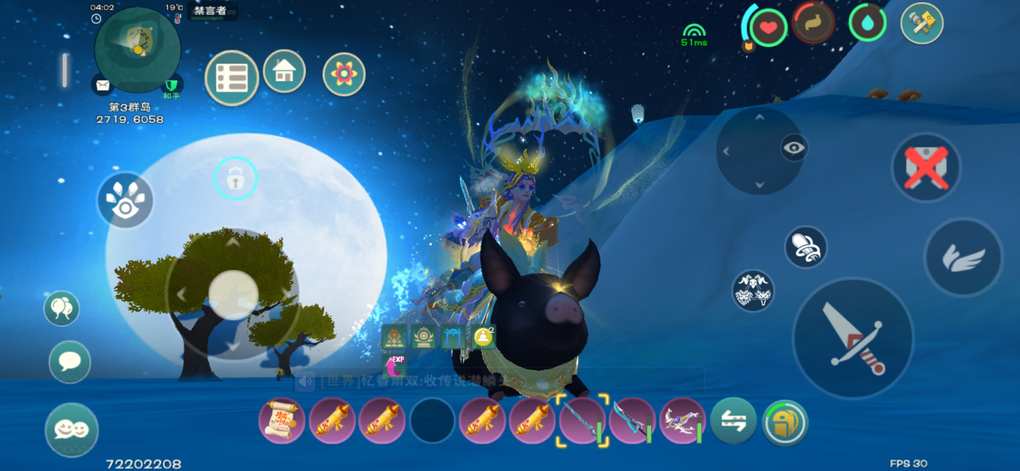Open the golden backpack inventory button
Image resolution: width=1020 pixels, height=471 pixels.
tap(785, 422)
